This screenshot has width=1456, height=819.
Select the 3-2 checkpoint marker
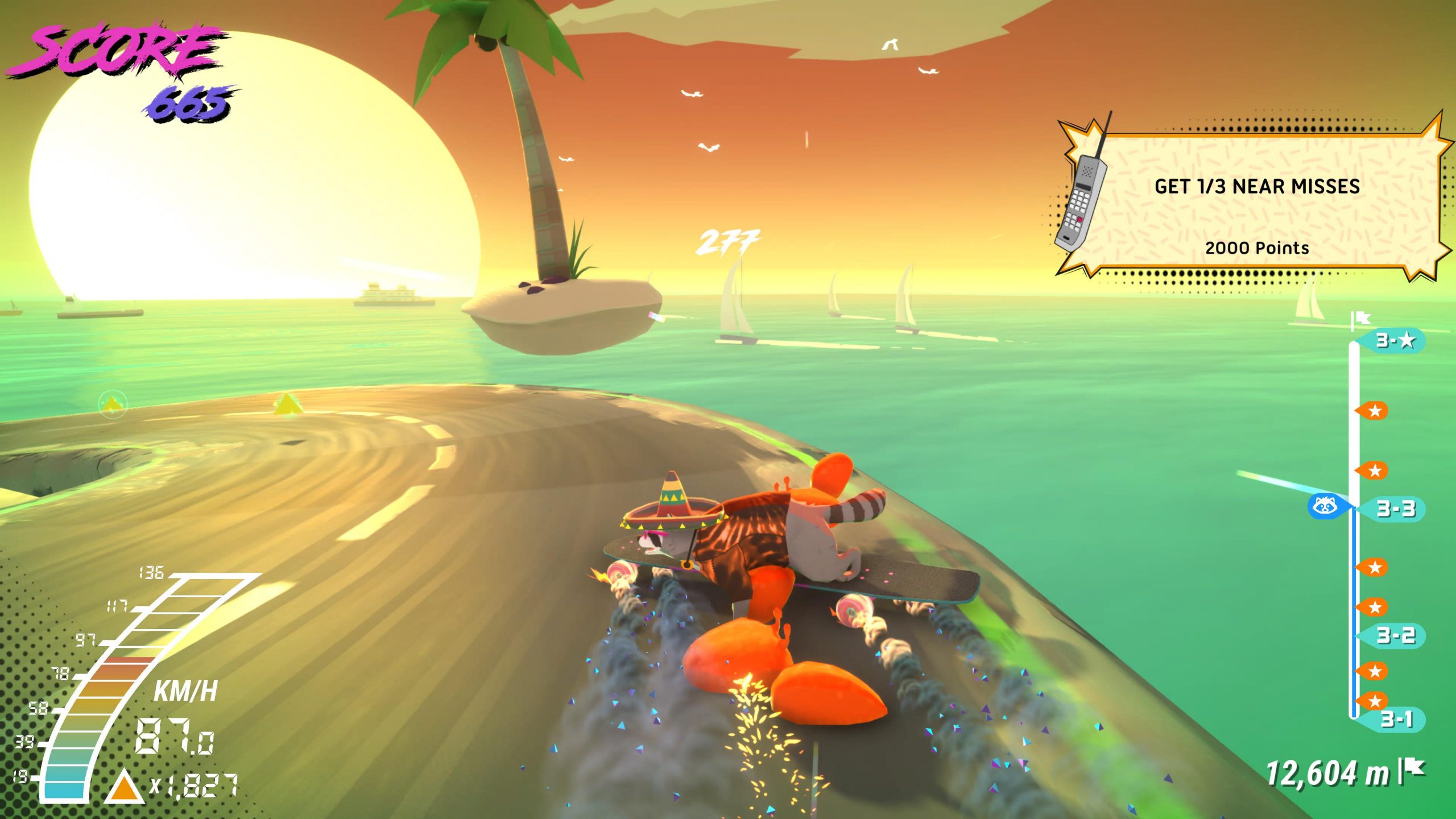point(1395,635)
